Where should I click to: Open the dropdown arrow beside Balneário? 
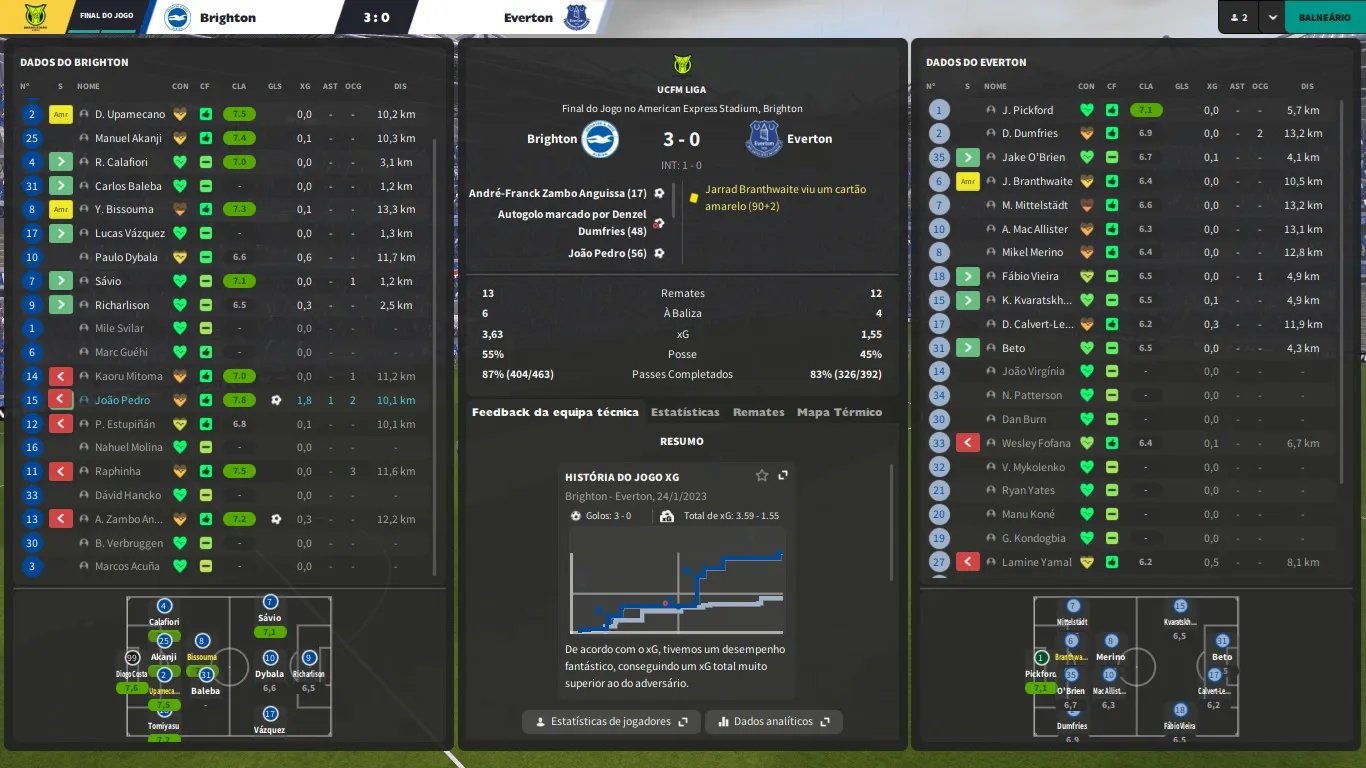pyautogui.click(x=1272, y=18)
